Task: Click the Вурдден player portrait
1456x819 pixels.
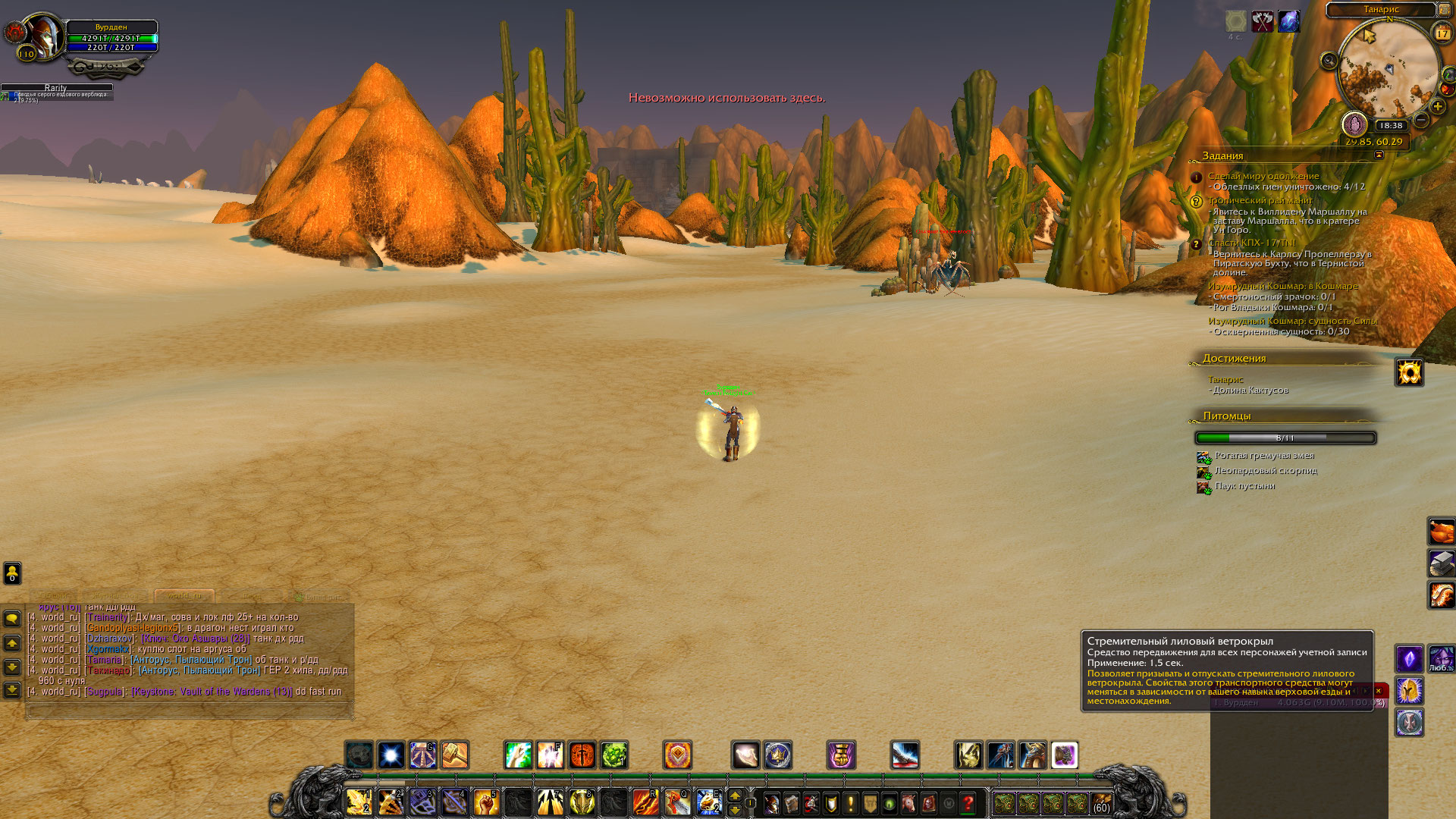Action: [x=42, y=35]
